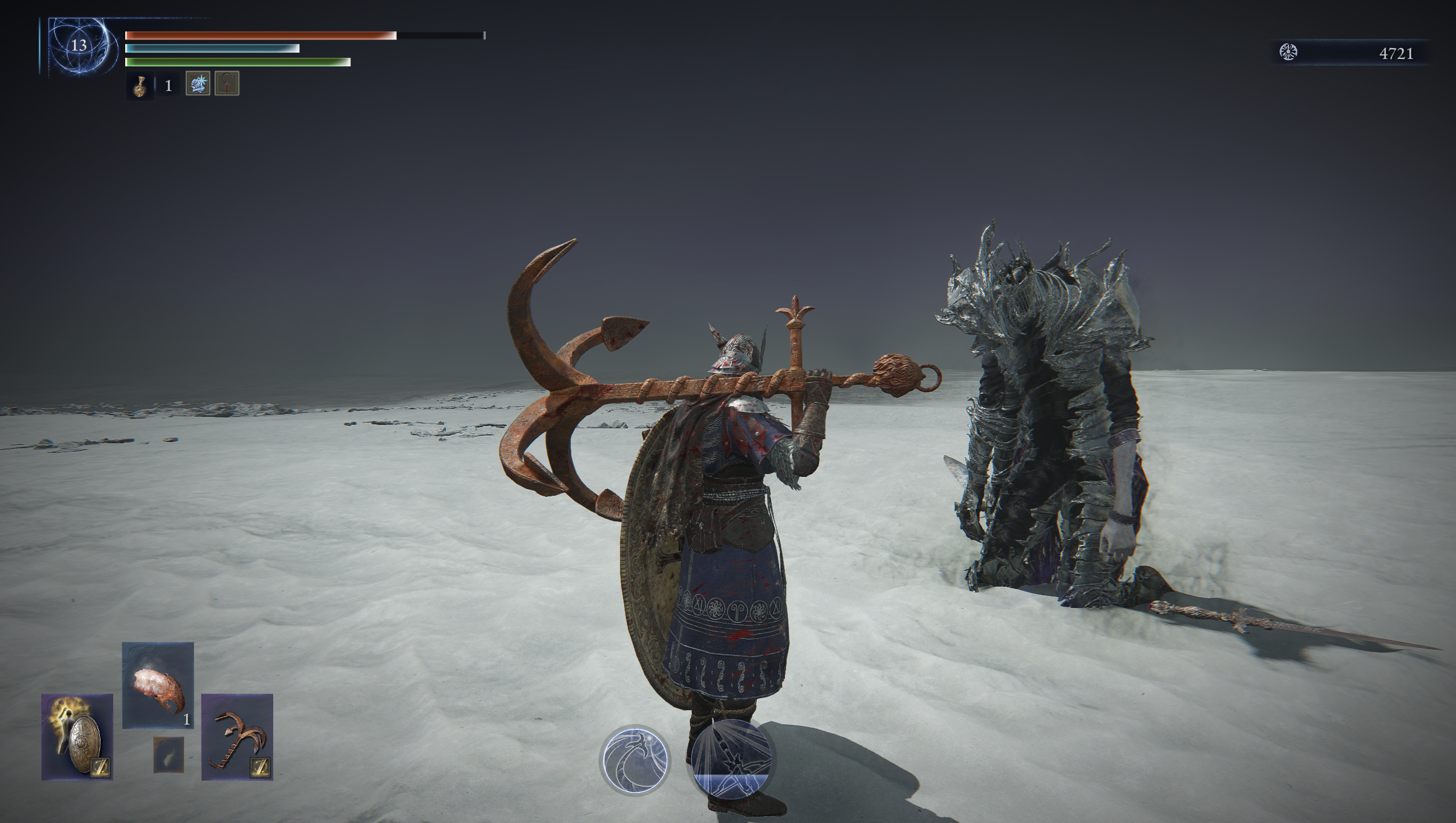Click the level 13 character emblem
Viewport: 1456px width, 823px height.
point(78,46)
